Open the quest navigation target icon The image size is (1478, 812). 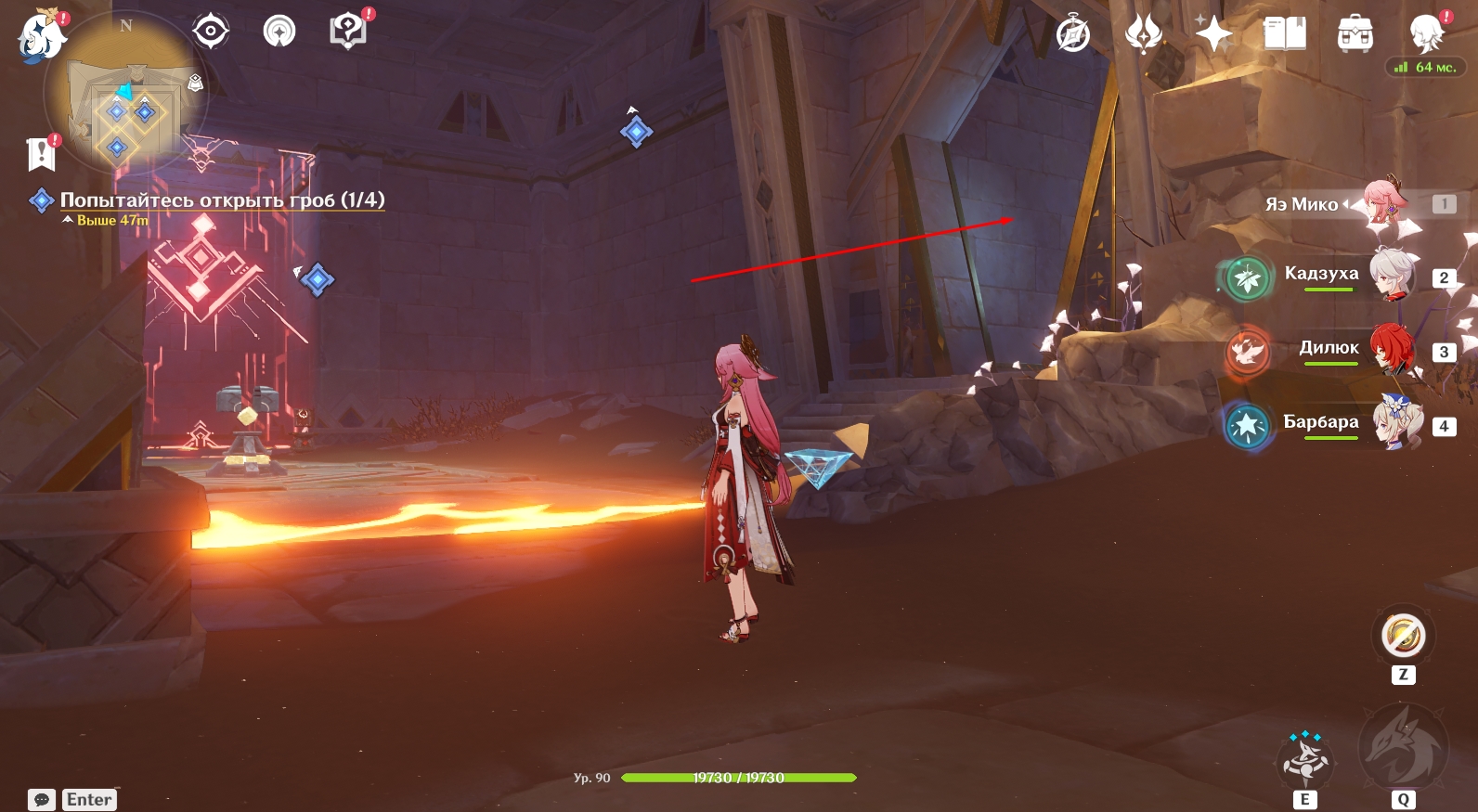click(x=211, y=32)
